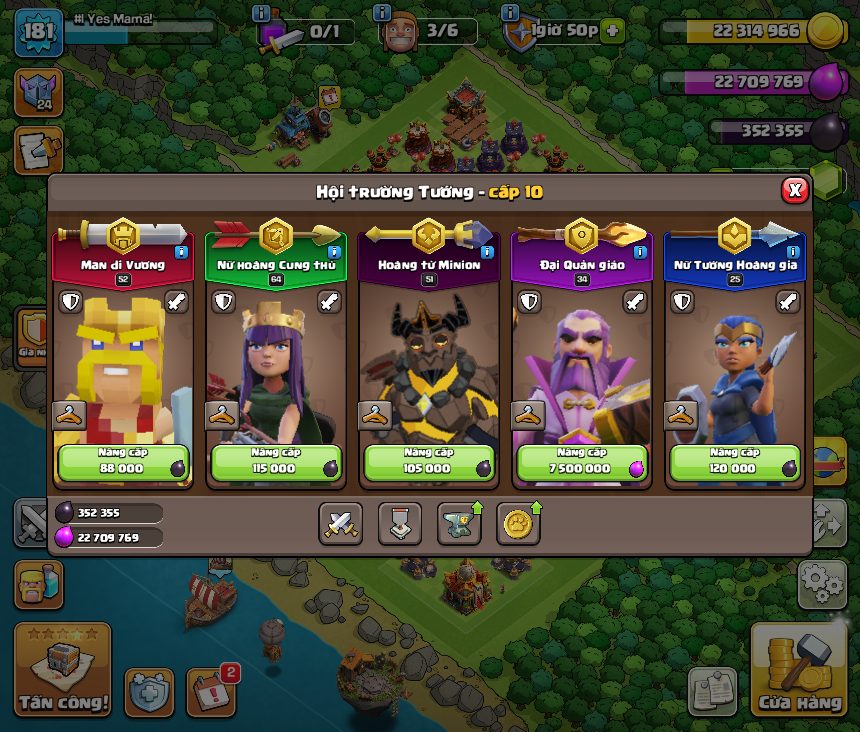Open the Town Hall shield icon below level

point(38,92)
